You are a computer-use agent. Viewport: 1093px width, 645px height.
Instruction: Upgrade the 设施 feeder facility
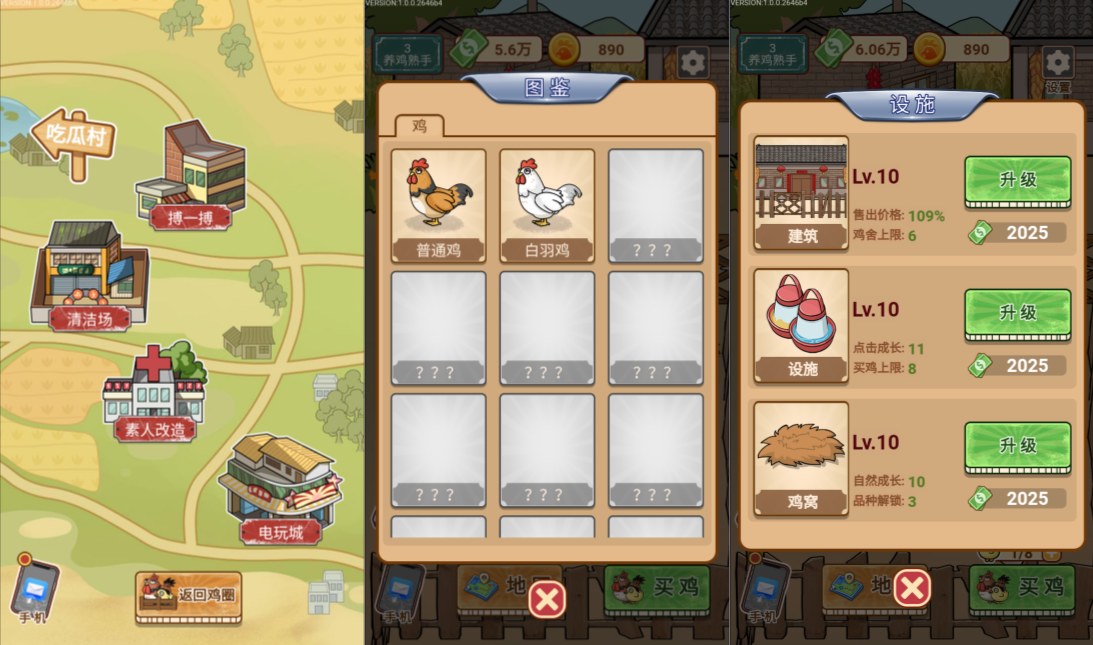click(x=1017, y=313)
